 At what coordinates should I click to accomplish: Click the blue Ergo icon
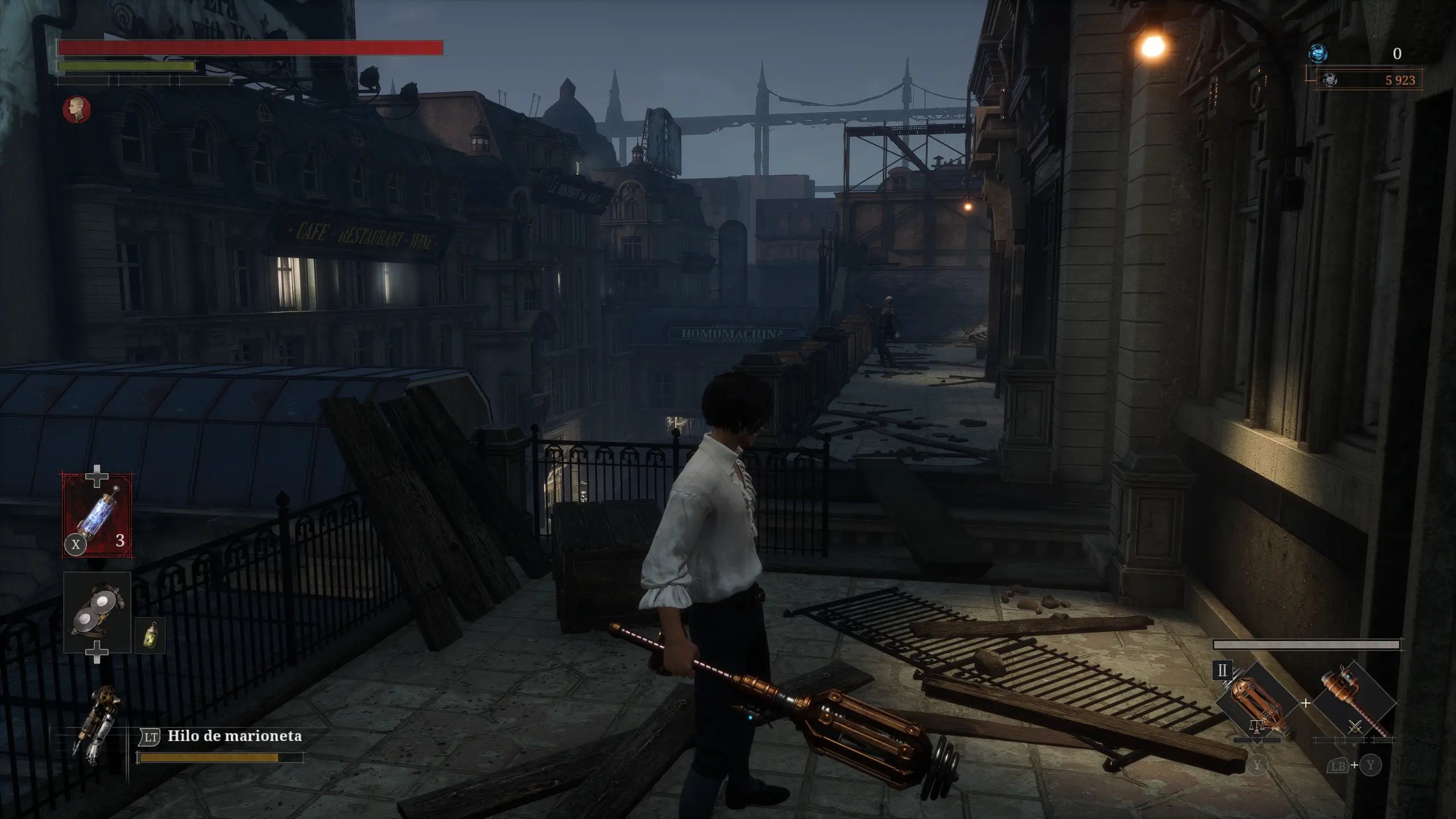click(x=1317, y=53)
